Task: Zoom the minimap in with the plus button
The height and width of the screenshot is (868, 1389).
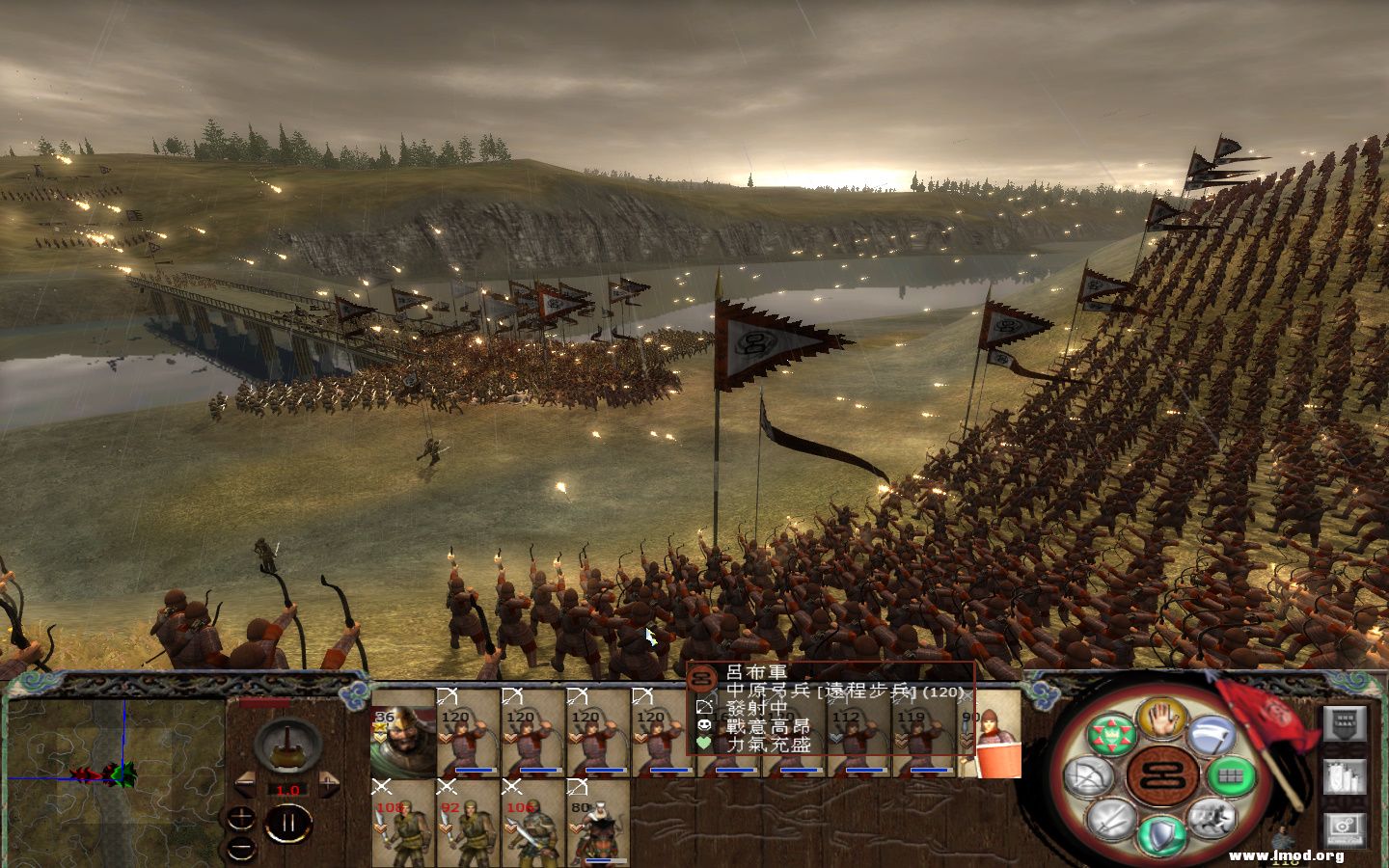Action: [x=241, y=815]
